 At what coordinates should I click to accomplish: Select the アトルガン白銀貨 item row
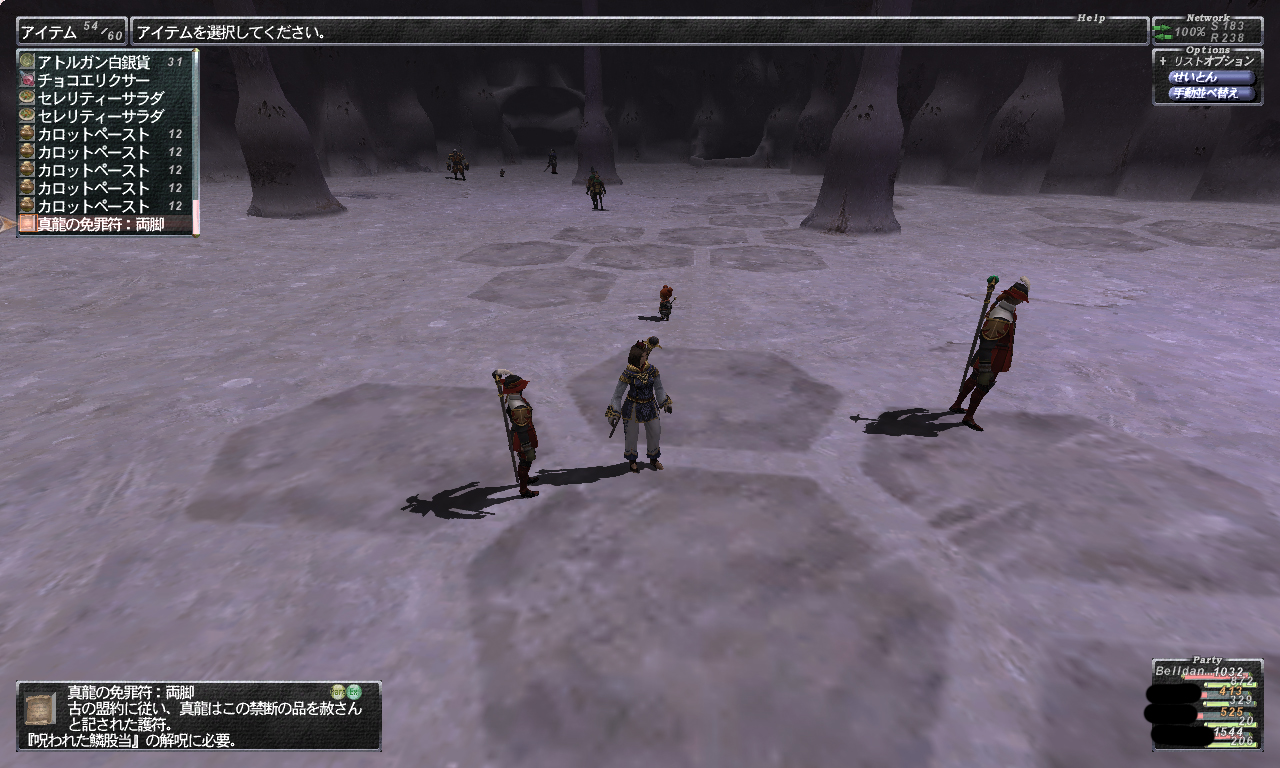[94, 62]
